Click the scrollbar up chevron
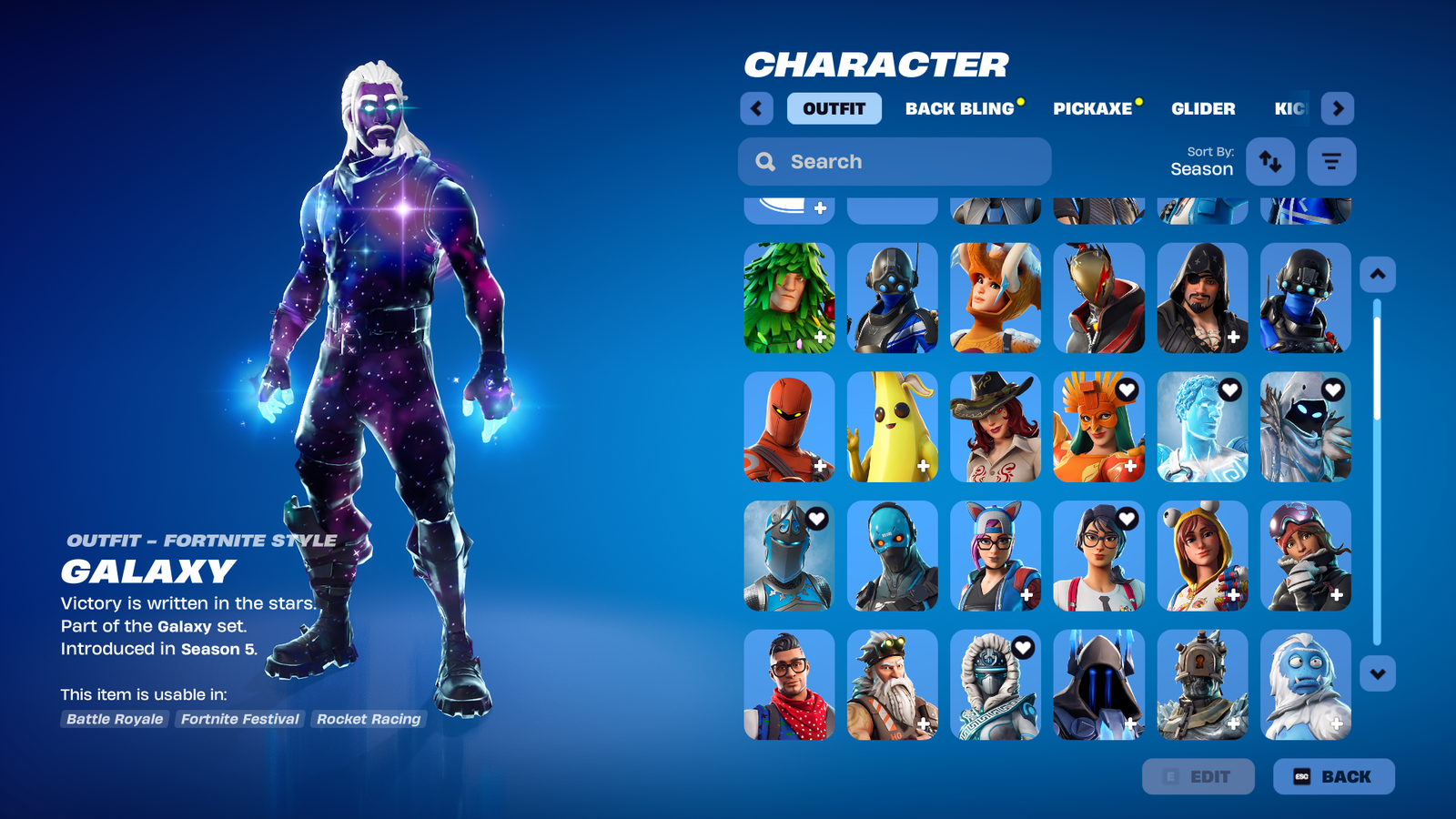Image resolution: width=1456 pixels, height=819 pixels. pyautogui.click(x=1377, y=273)
